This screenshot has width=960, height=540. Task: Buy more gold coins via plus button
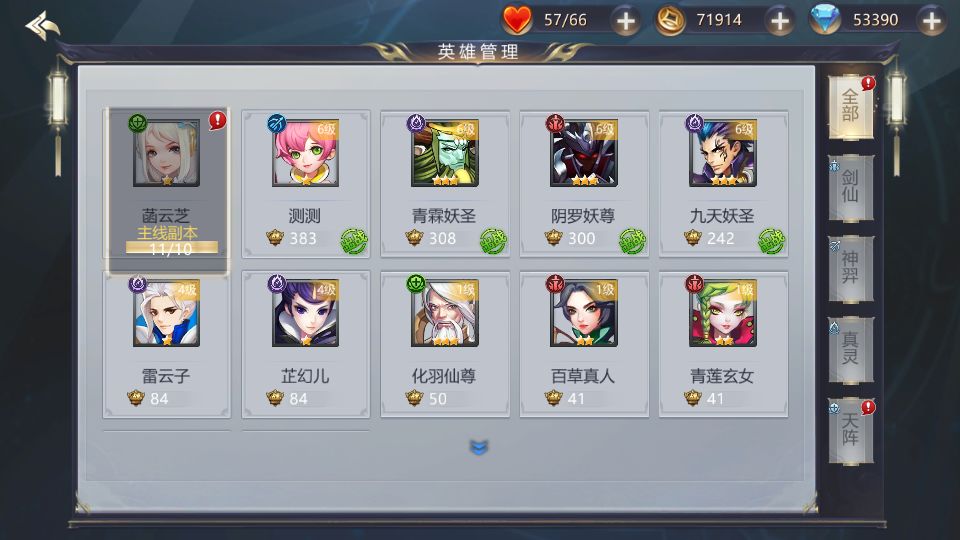tap(779, 20)
